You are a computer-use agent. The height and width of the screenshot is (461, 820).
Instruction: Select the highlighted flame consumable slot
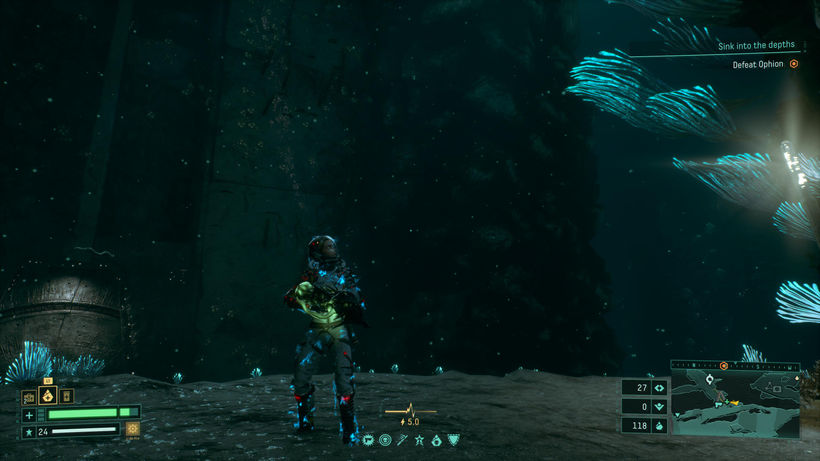point(47,395)
